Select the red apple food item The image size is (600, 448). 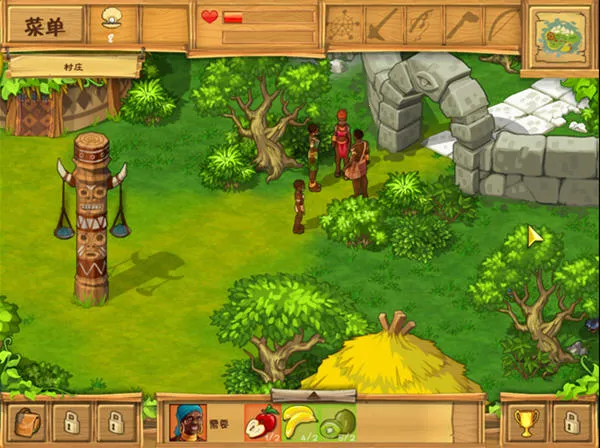(x=262, y=421)
